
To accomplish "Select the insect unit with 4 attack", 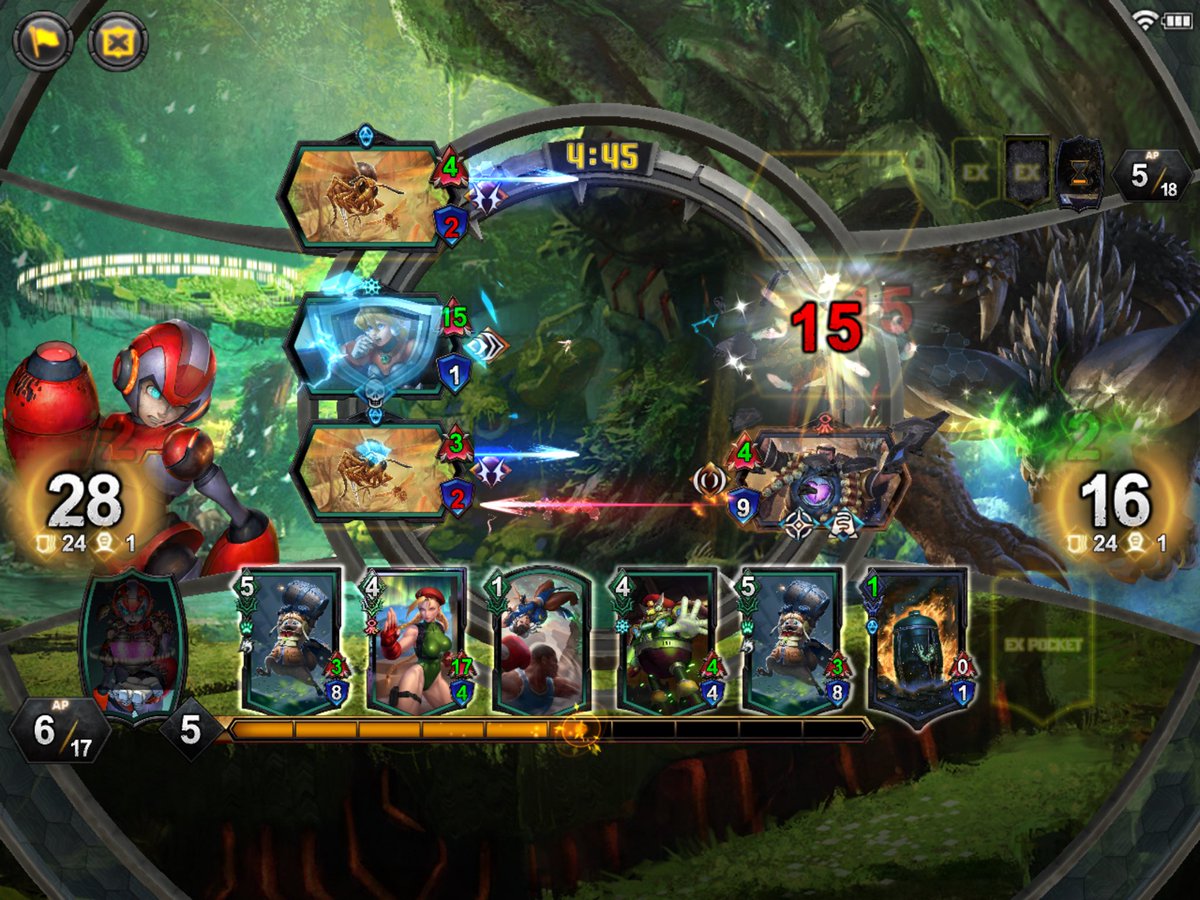I will [364, 196].
